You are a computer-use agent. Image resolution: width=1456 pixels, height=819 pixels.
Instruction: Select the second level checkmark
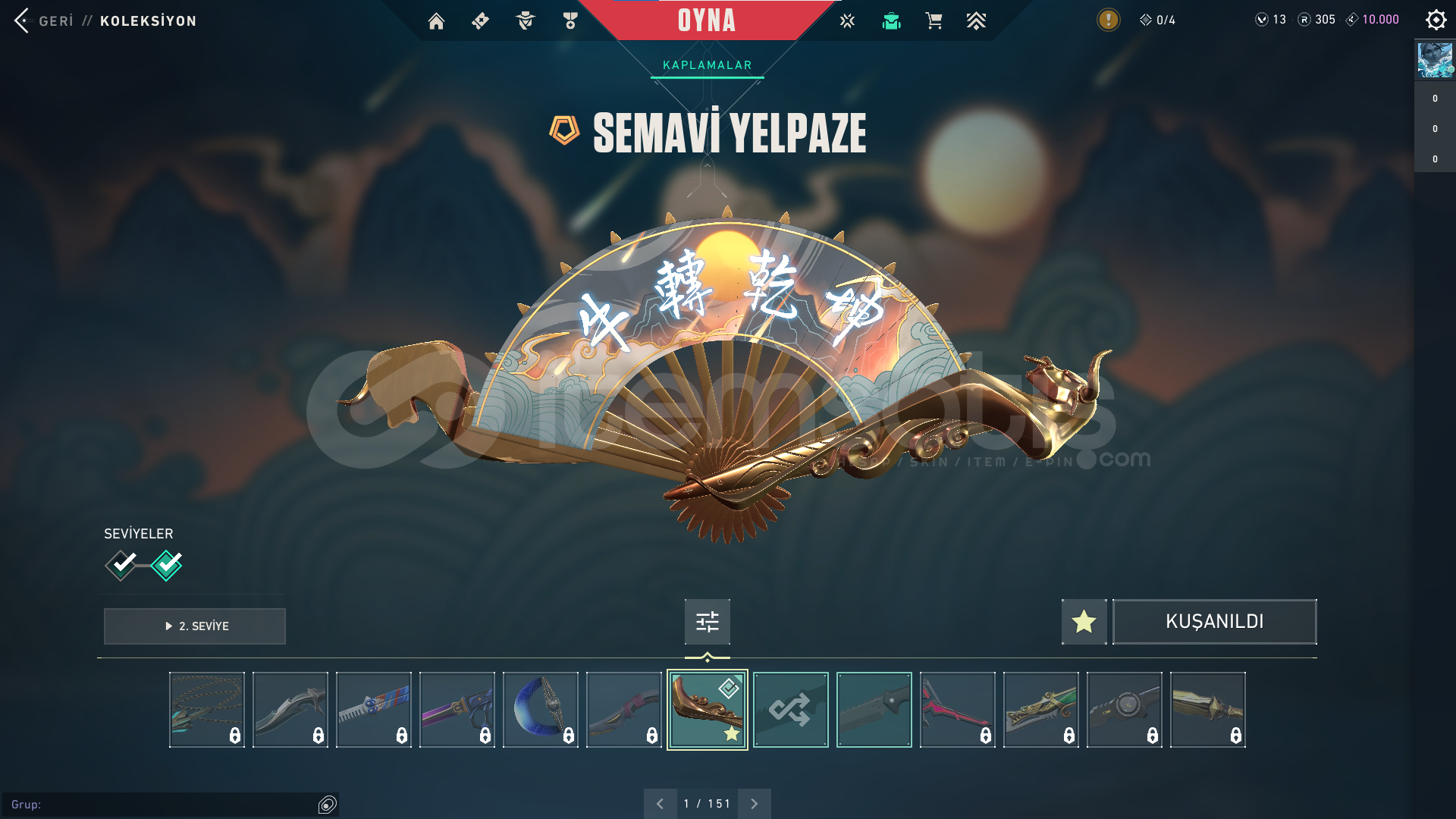[167, 565]
